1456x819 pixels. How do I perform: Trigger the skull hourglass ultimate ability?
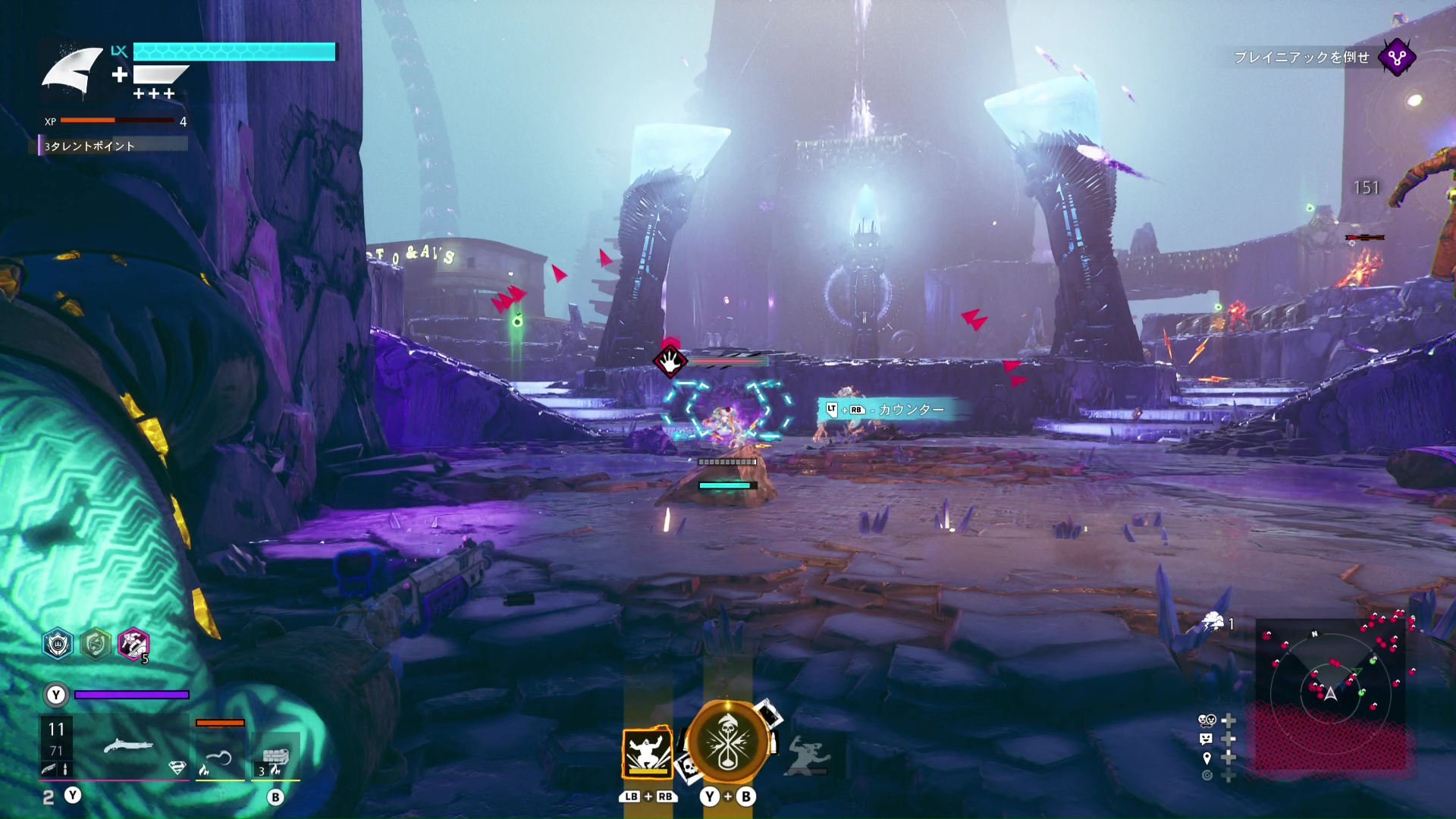[x=727, y=743]
